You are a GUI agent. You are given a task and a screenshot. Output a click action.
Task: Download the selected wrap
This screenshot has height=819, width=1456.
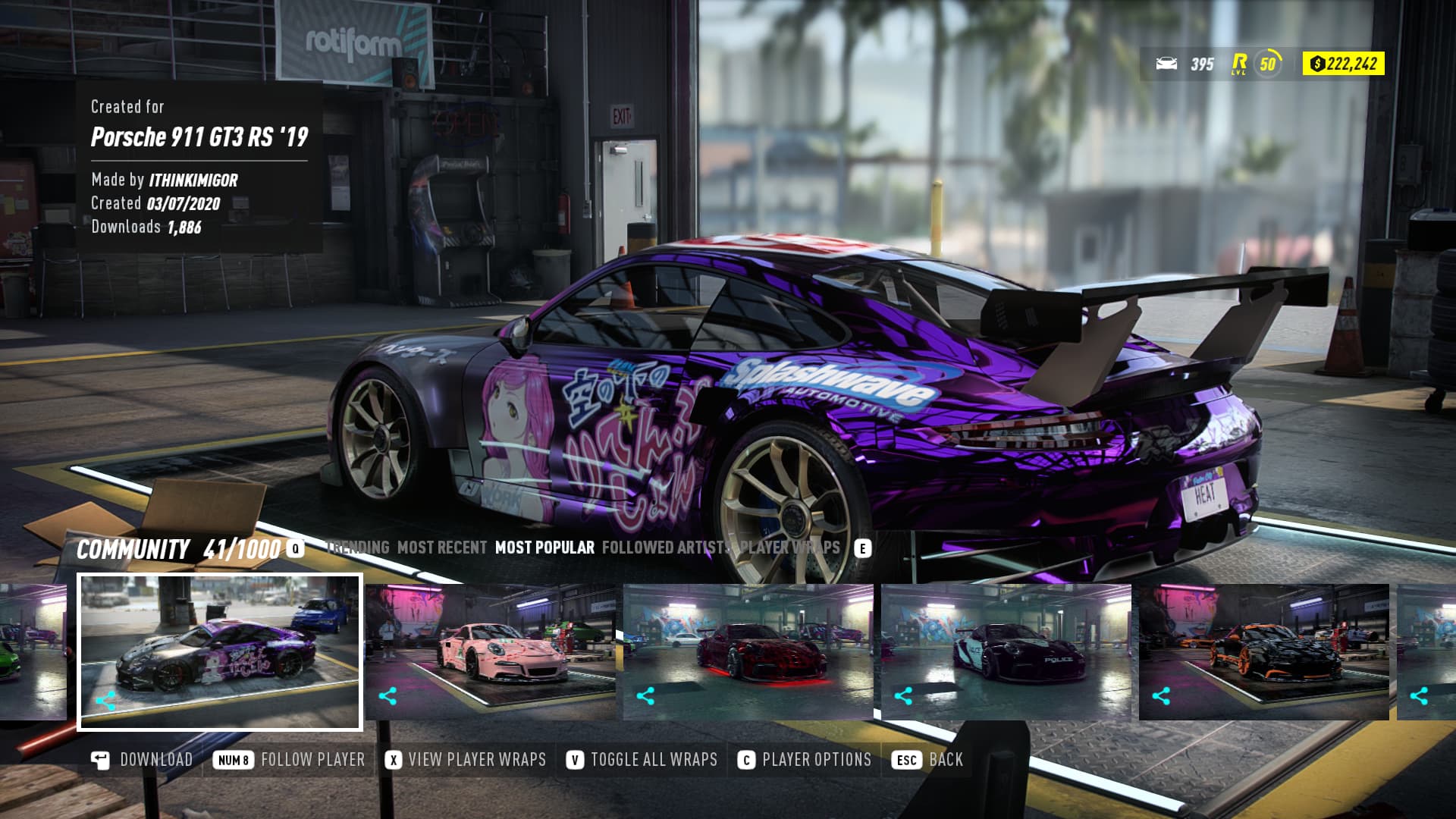pos(142,760)
